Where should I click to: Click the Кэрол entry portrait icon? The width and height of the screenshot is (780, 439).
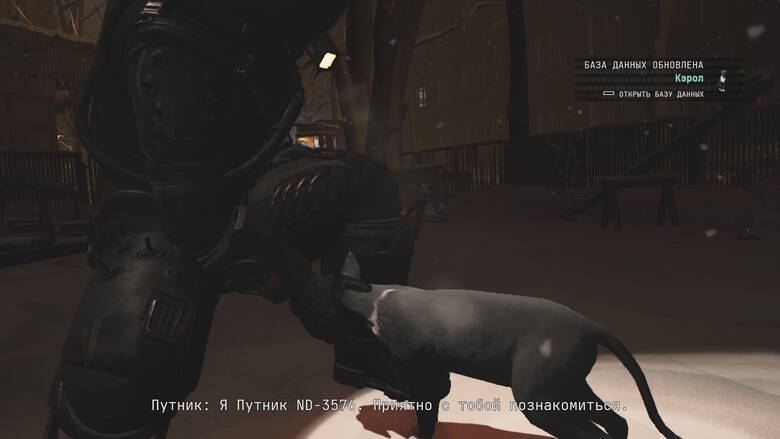[x=724, y=78]
